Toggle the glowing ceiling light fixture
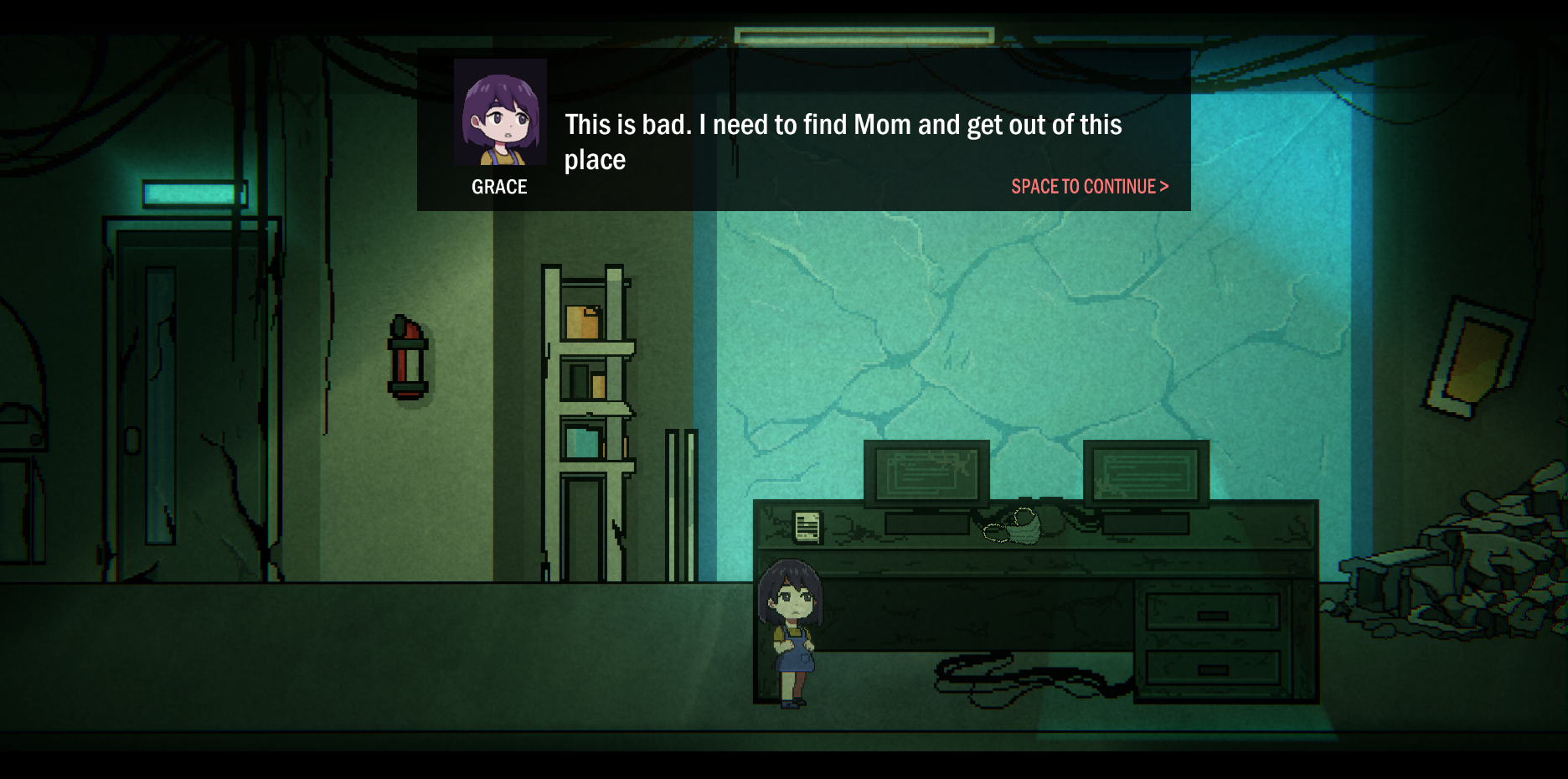 861,34
